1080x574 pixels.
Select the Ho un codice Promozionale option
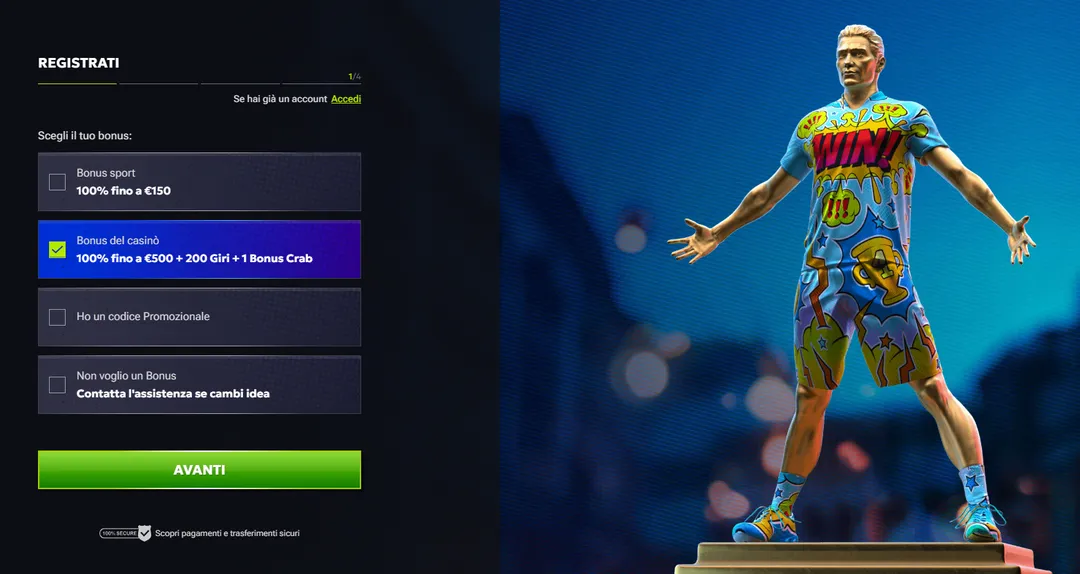(x=57, y=317)
